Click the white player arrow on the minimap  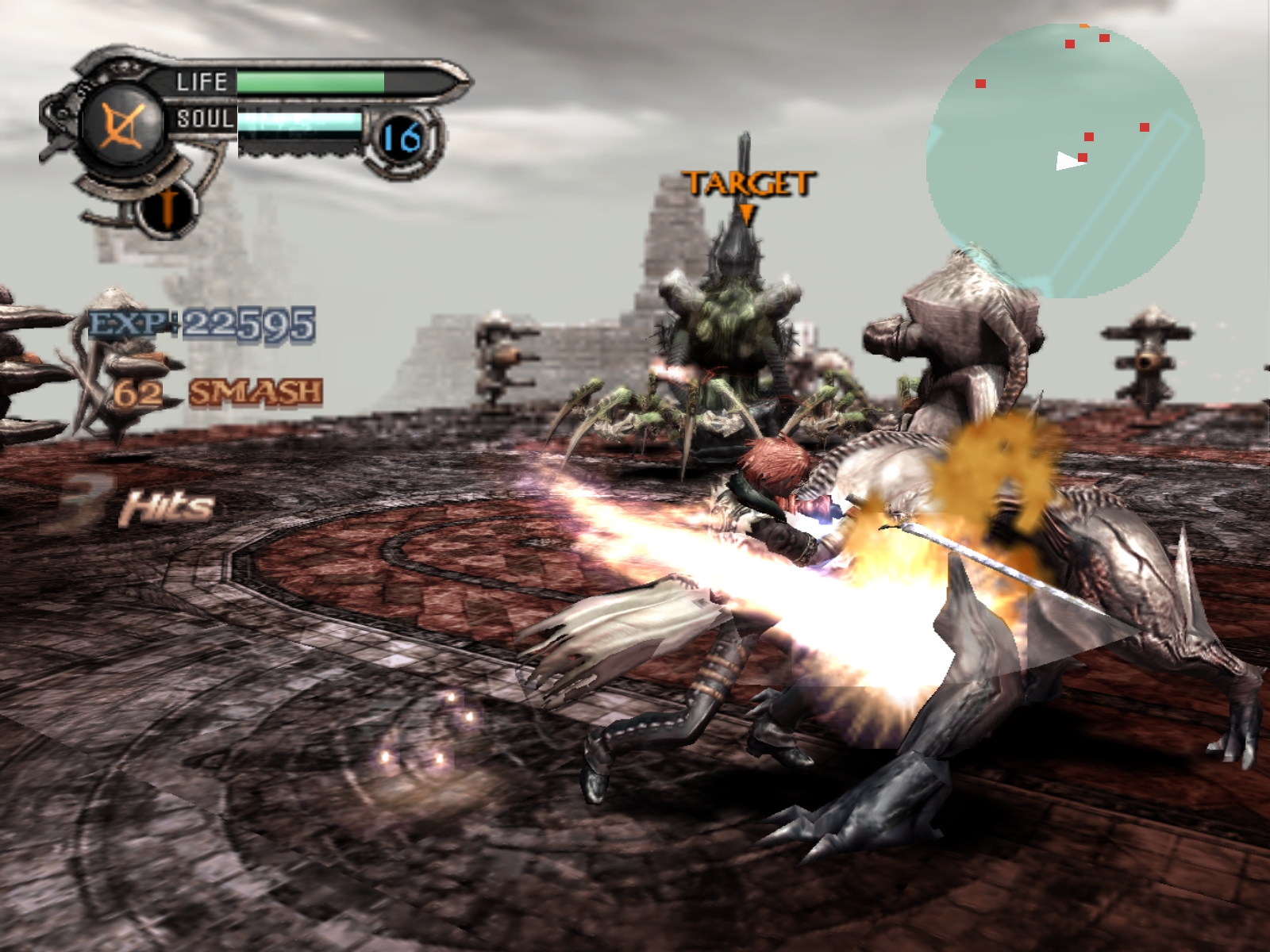click(1068, 162)
